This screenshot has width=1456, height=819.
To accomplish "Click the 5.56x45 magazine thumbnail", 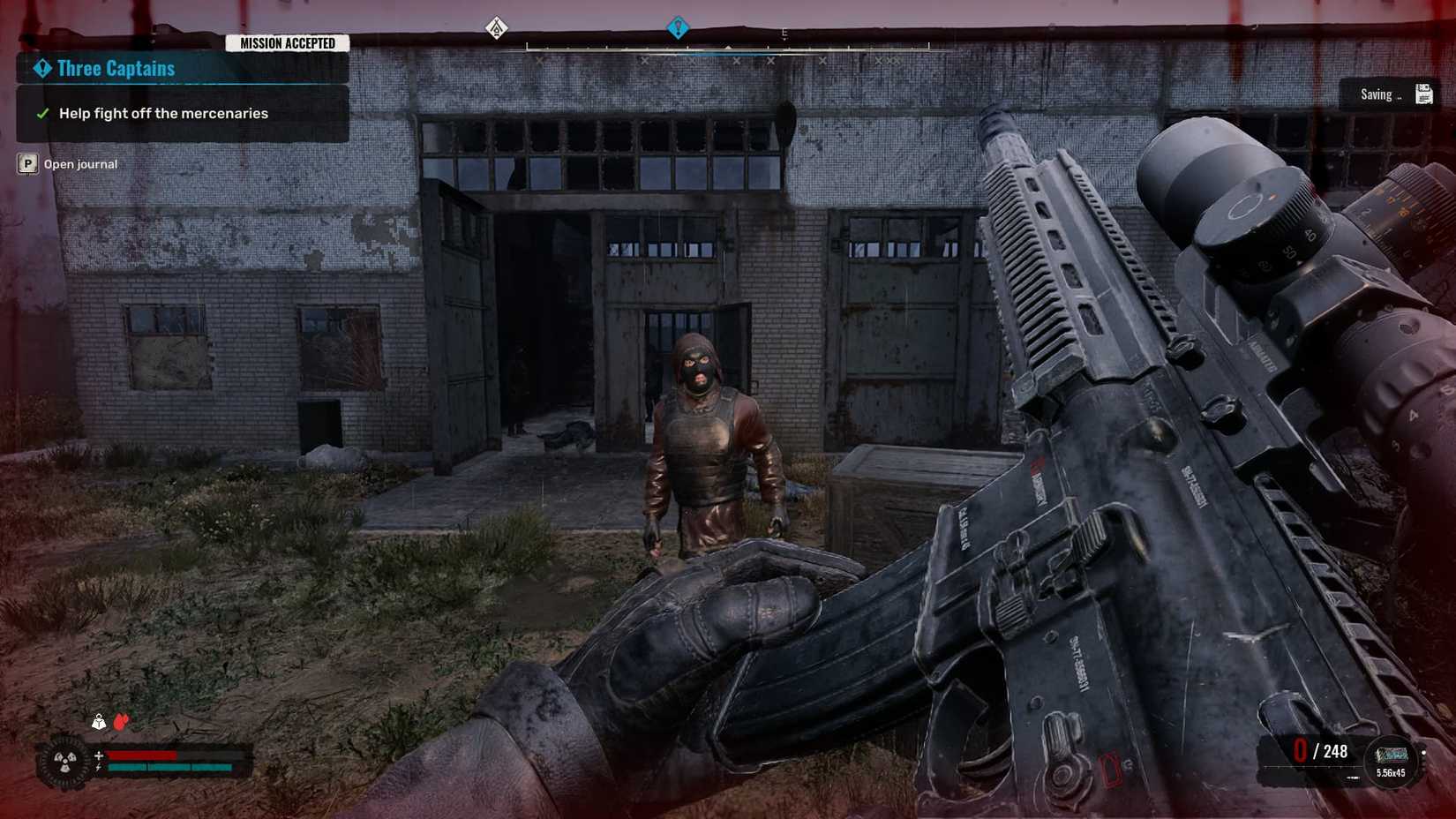I will tap(1392, 755).
